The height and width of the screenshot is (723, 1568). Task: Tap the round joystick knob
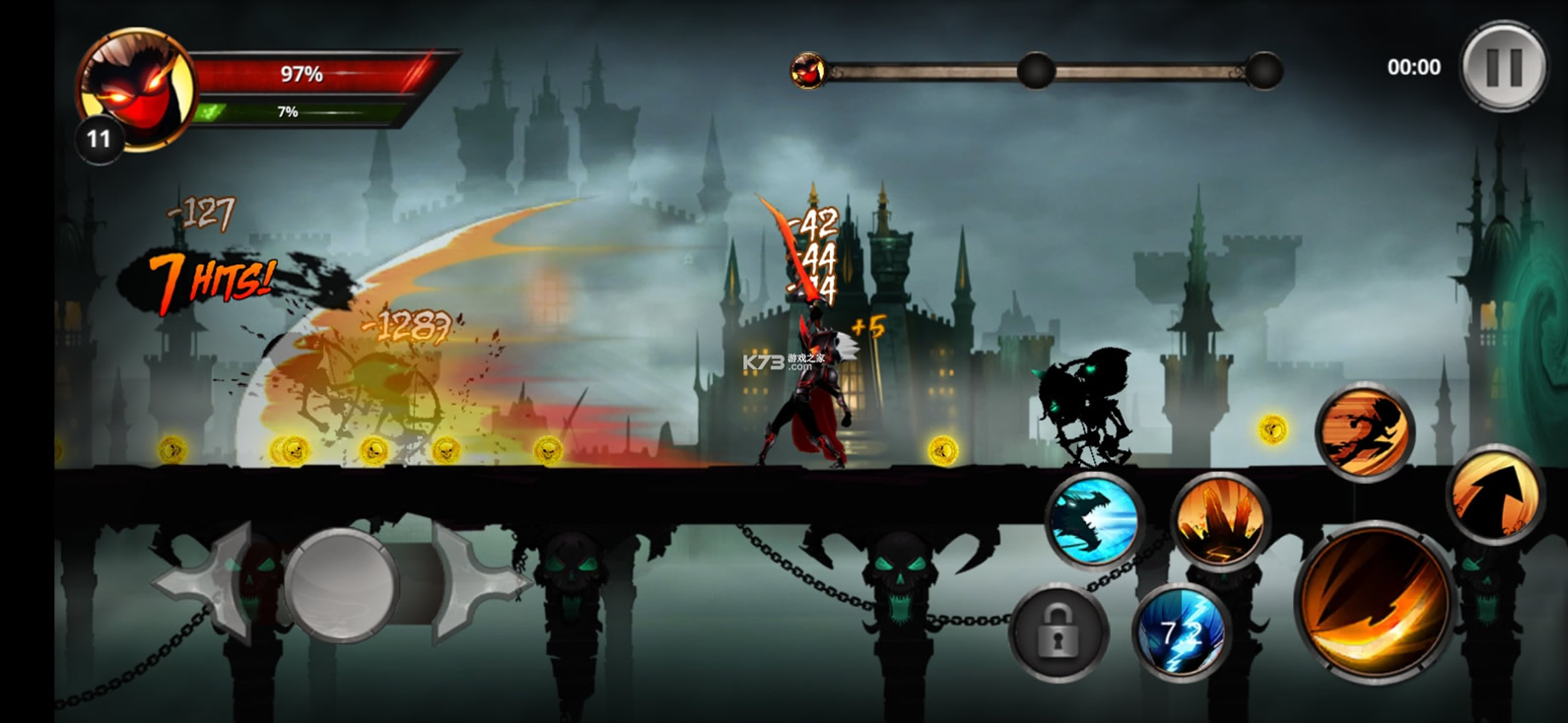pyautogui.click(x=341, y=585)
